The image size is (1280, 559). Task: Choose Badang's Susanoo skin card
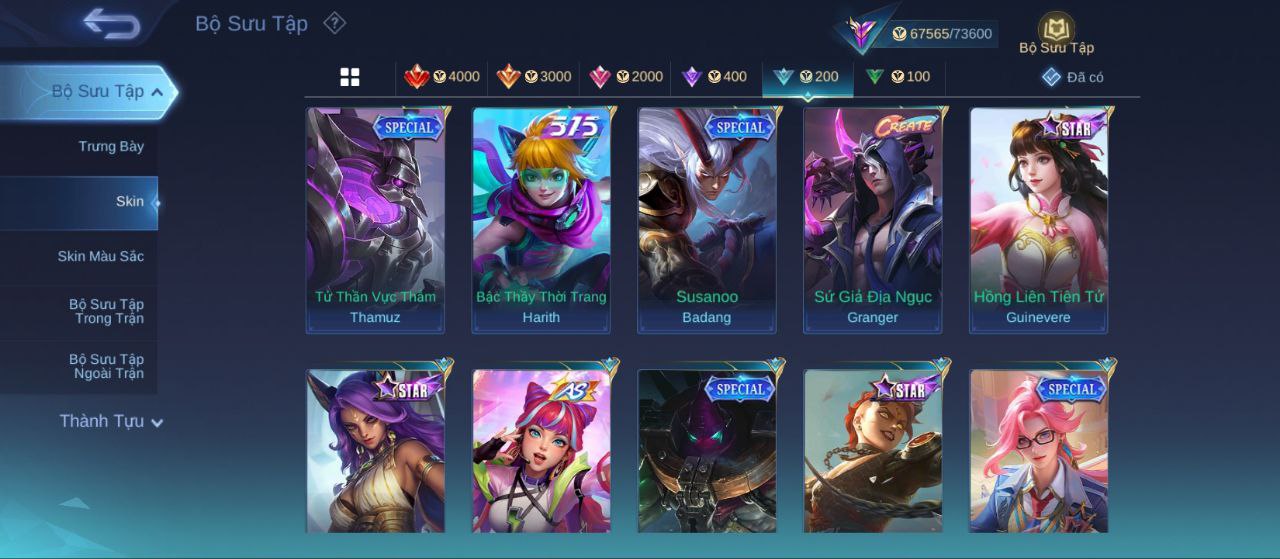click(x=707, y=220)
